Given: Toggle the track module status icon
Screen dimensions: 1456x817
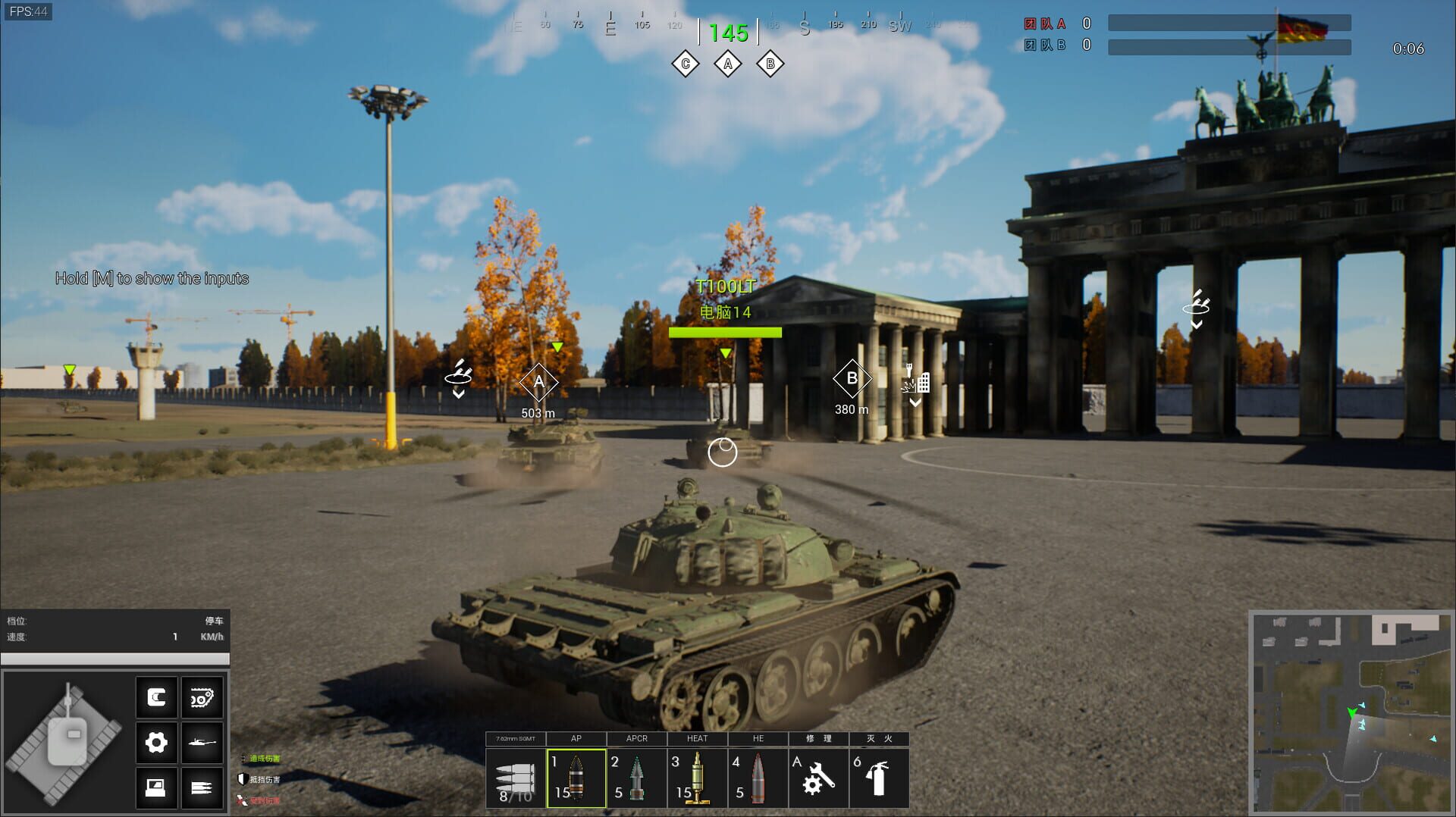Looking at the screenshot, I should [202, 696].
